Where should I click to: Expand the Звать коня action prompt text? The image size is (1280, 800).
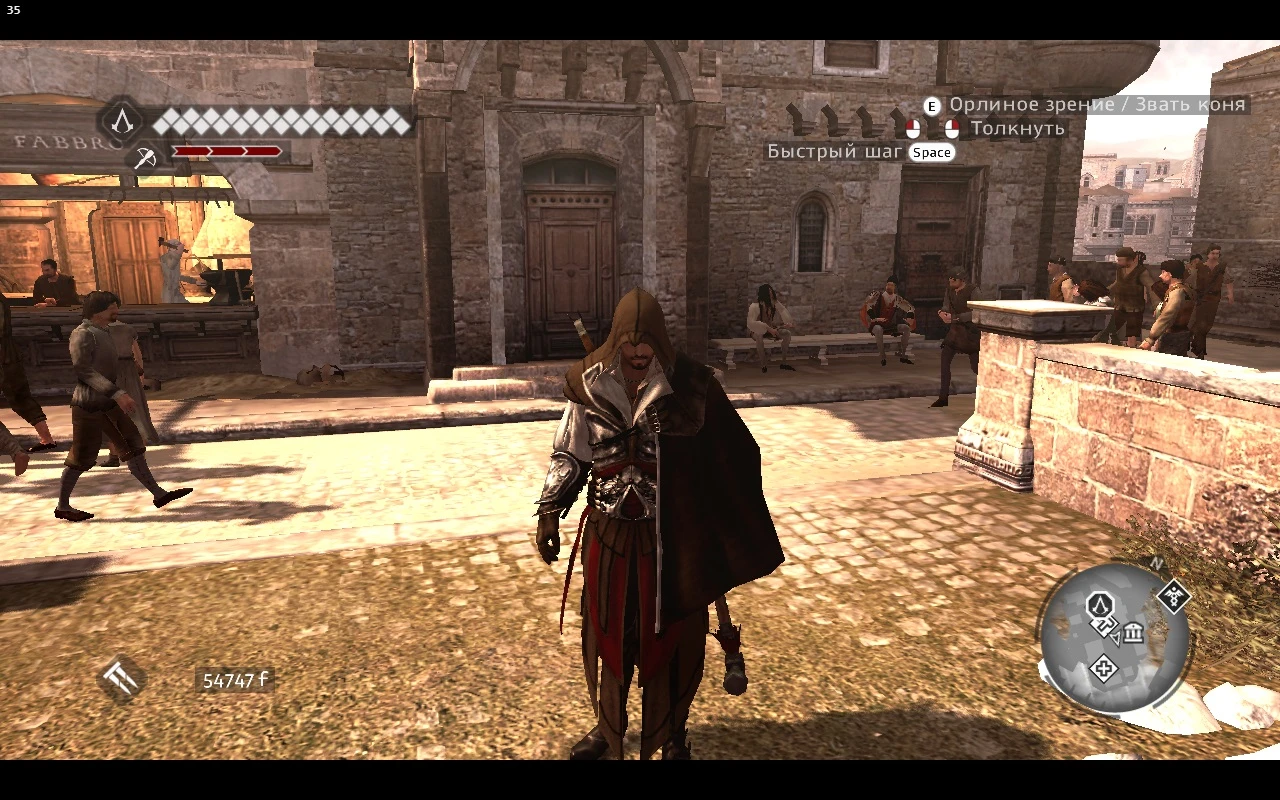pos(1189,104)
